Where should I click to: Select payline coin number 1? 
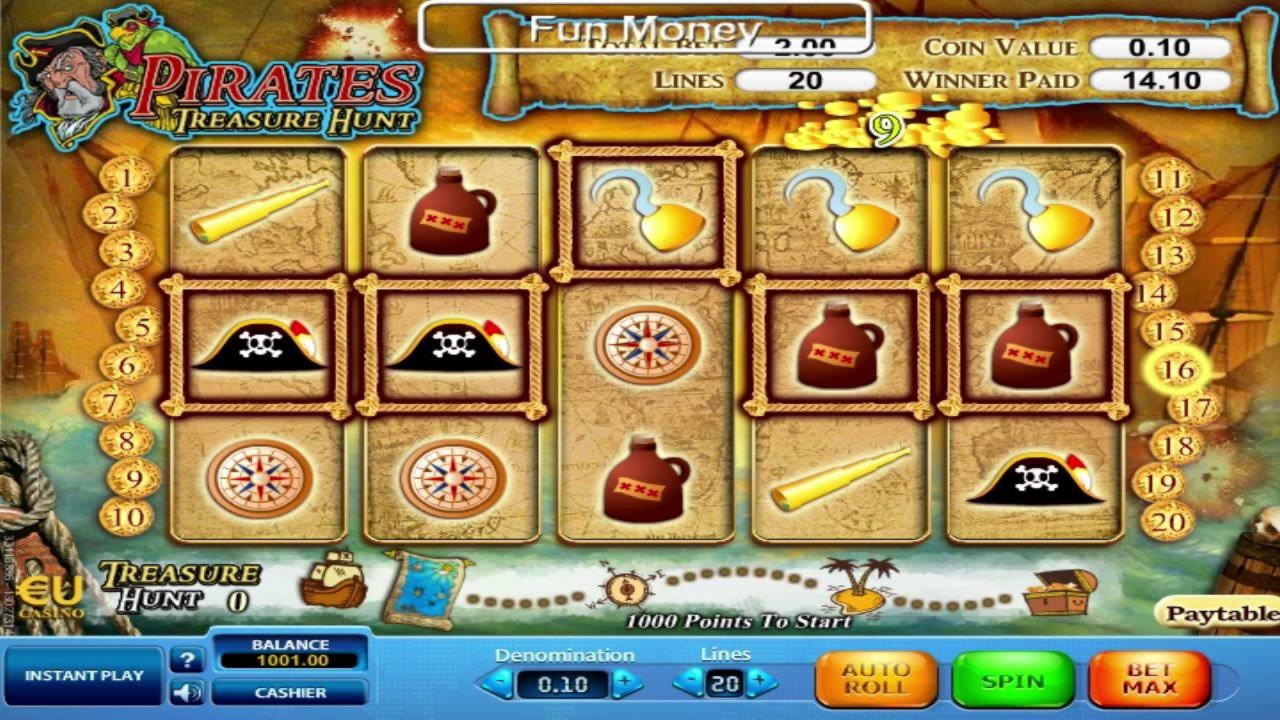pos(127,178)
